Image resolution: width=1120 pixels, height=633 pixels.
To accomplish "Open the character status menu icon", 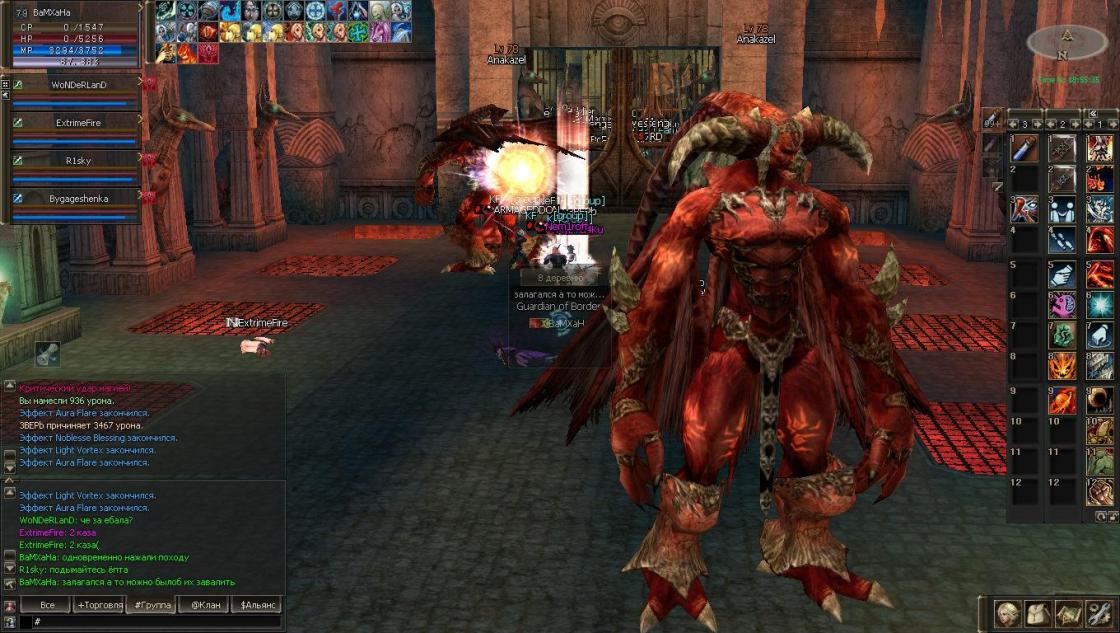I will click(x=1007, y=612).
